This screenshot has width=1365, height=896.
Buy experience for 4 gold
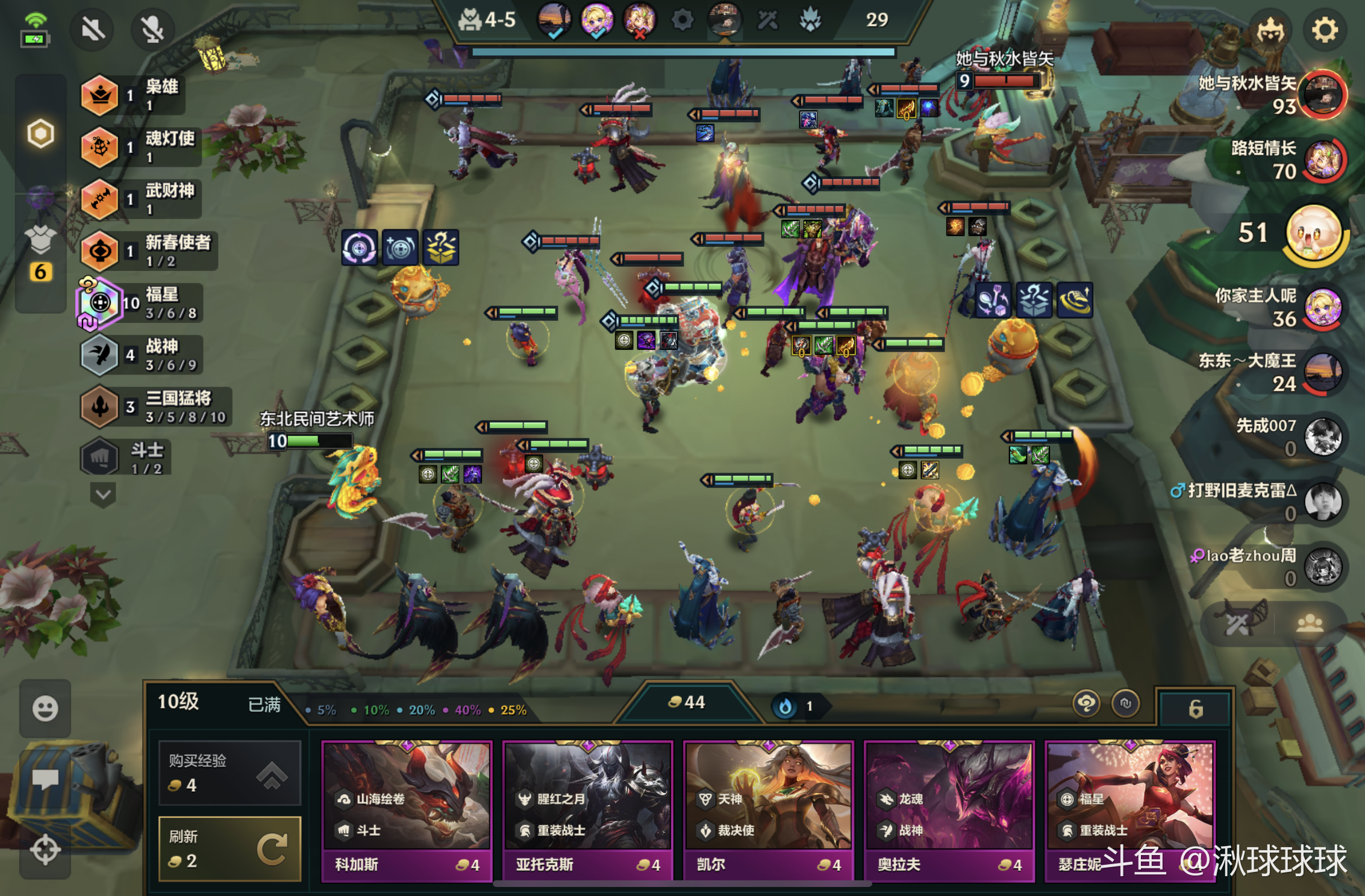click(230, 773)
